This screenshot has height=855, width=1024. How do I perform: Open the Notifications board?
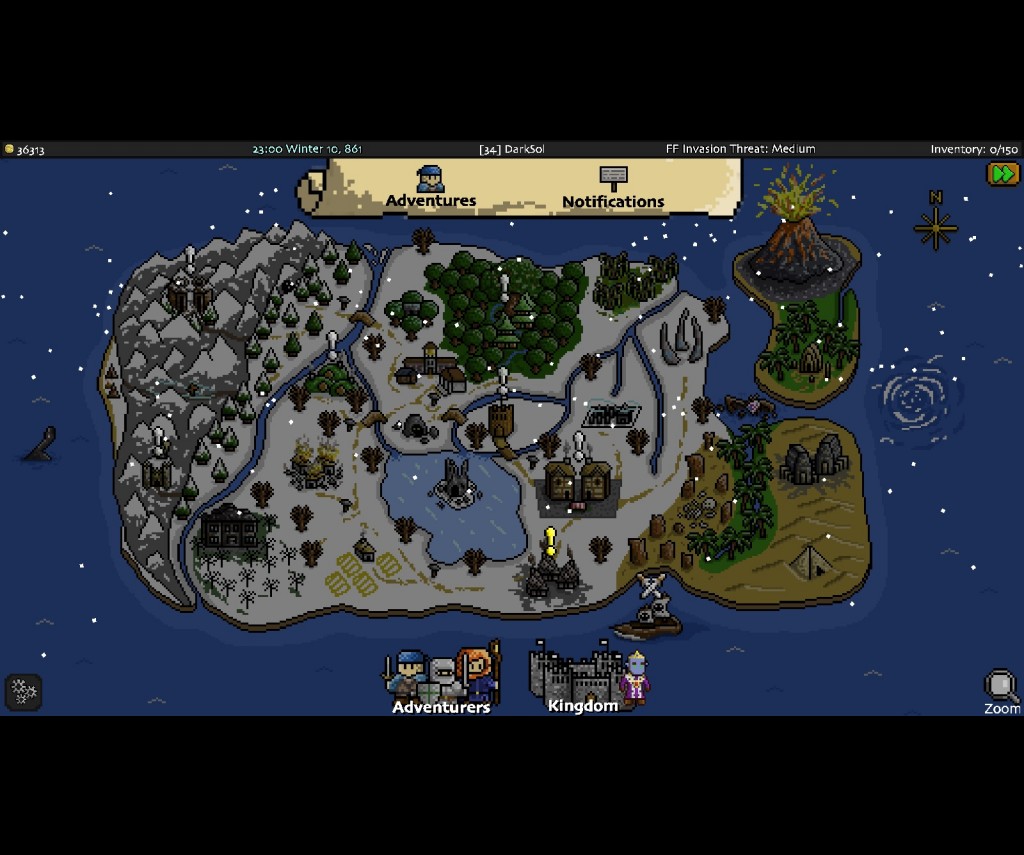pyautogui.click(x=613, y=188)
